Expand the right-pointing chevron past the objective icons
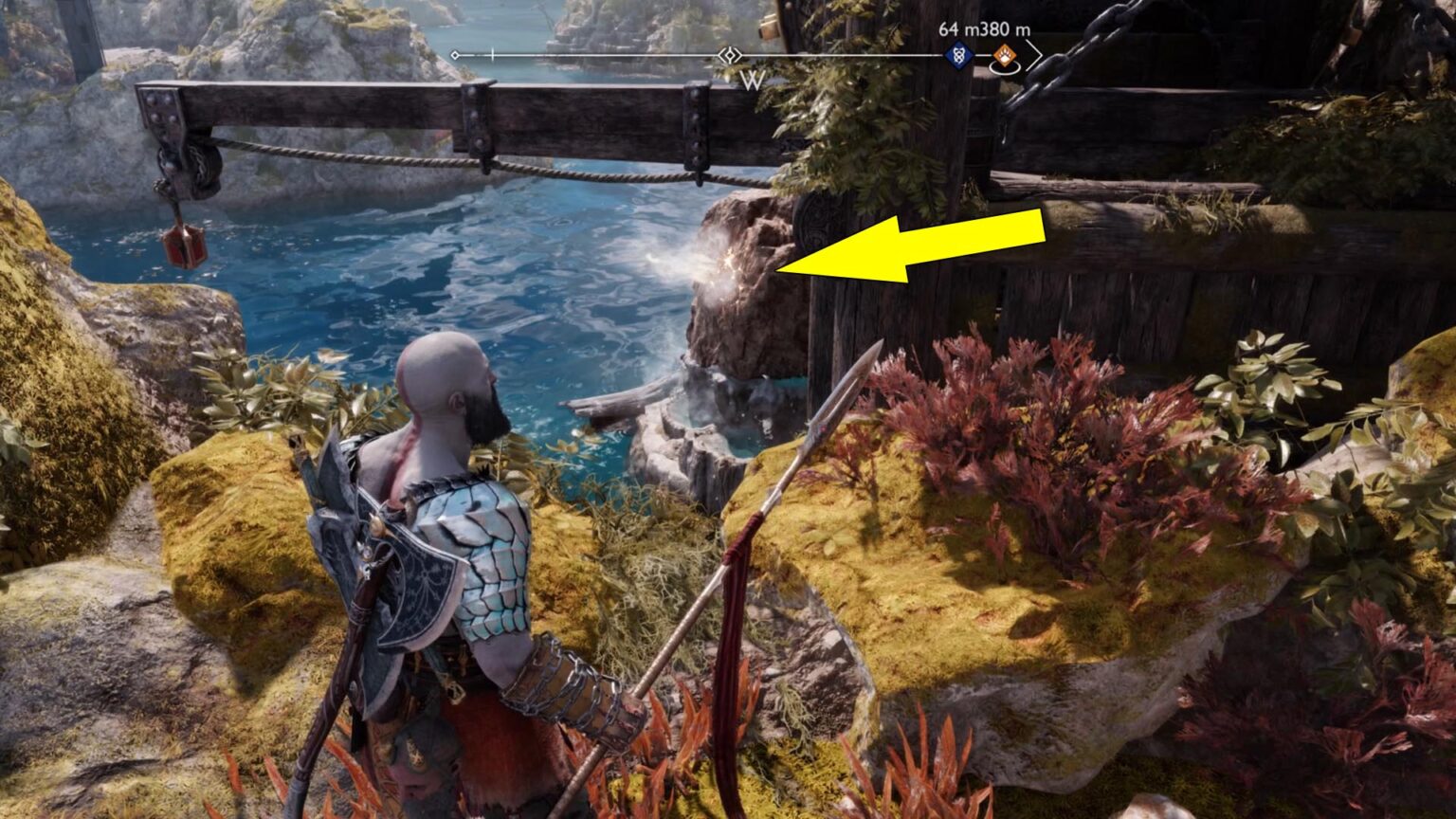Viewport: 1456px width, 819px height. click(1034, 55)
